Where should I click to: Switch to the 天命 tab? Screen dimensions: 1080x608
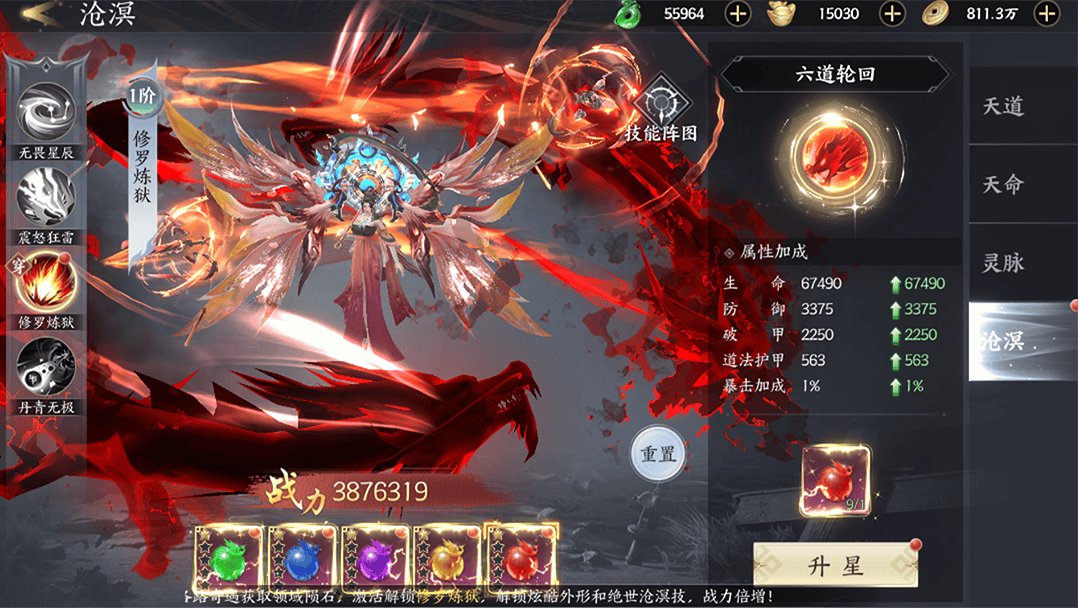[x=1003, y=185]
